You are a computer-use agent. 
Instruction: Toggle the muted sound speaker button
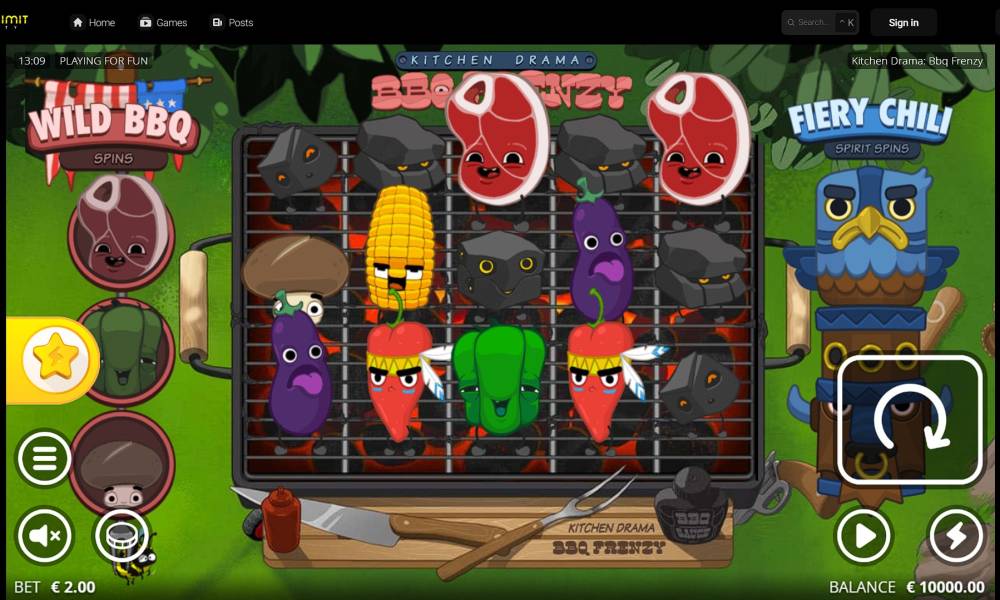(x=44, y=537)
